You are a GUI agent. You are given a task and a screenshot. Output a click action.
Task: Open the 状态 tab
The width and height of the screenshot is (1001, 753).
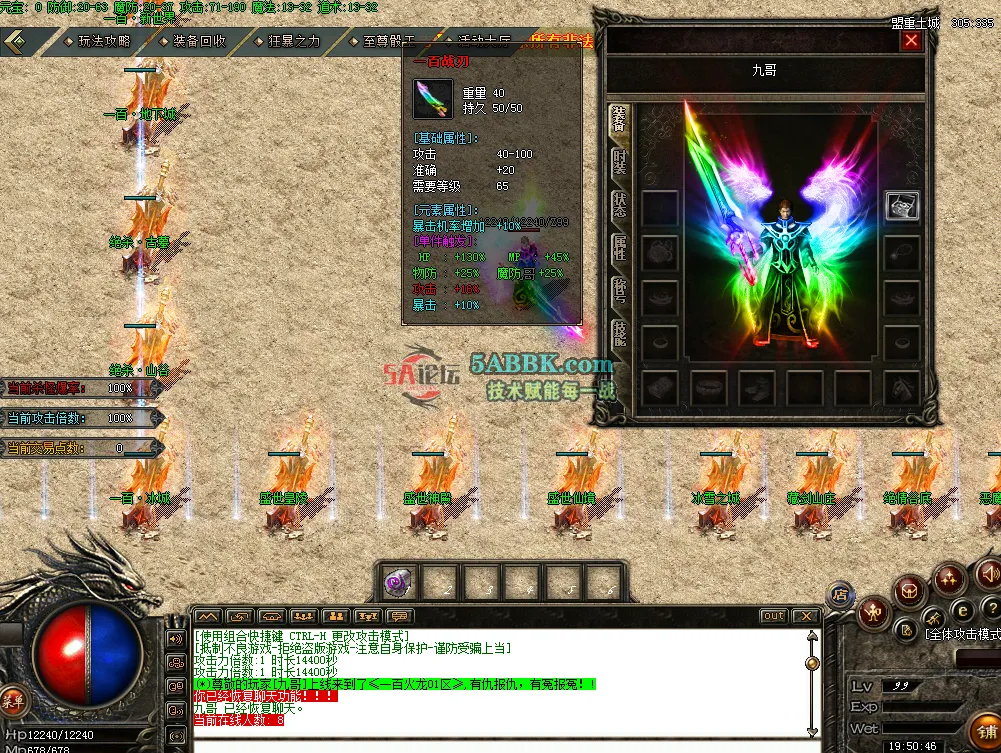point(619,205)
